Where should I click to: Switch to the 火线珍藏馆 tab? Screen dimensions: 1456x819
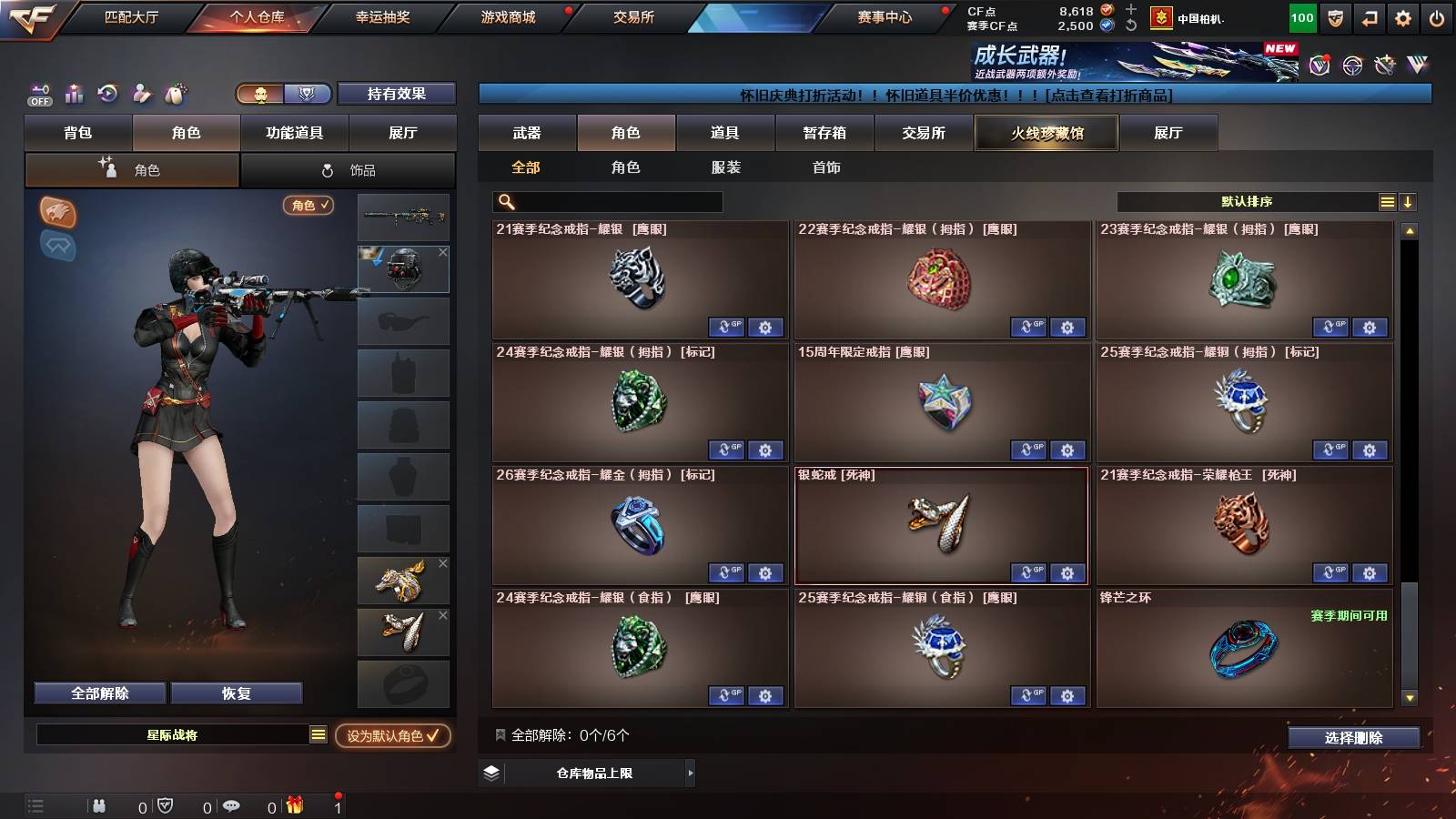1046,133
